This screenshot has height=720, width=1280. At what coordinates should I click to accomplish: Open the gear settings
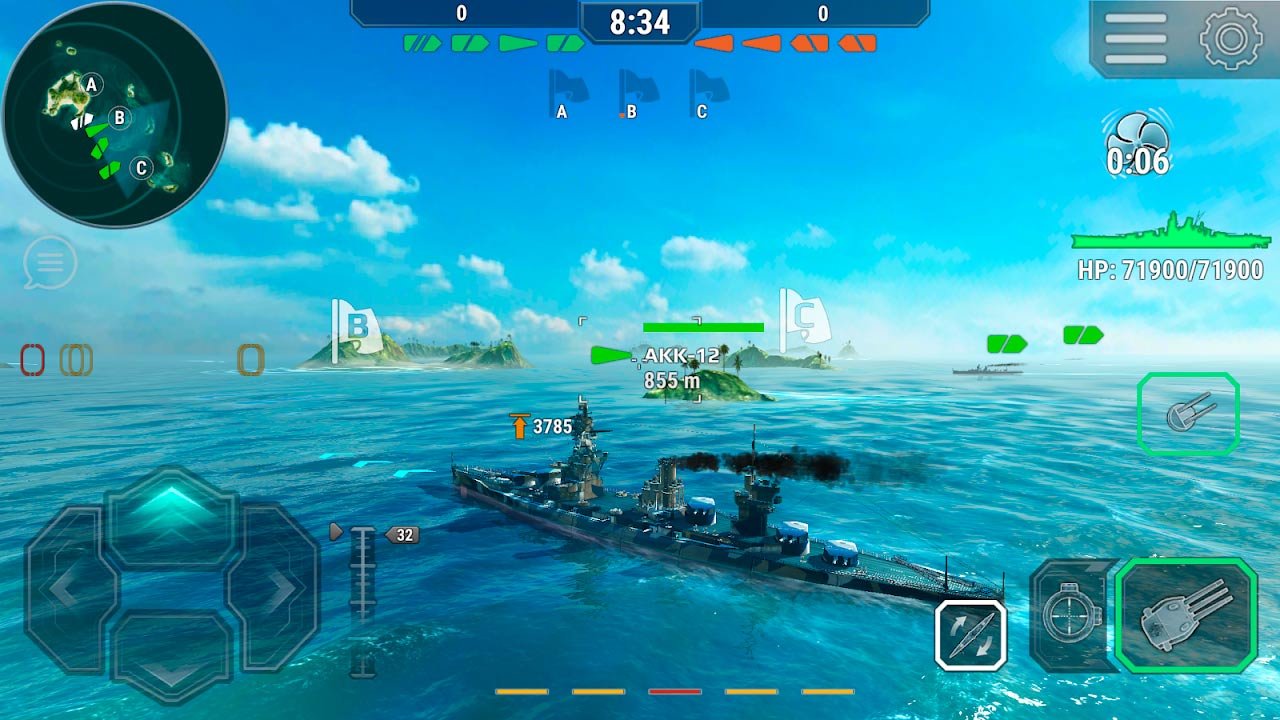(1231, 38)
